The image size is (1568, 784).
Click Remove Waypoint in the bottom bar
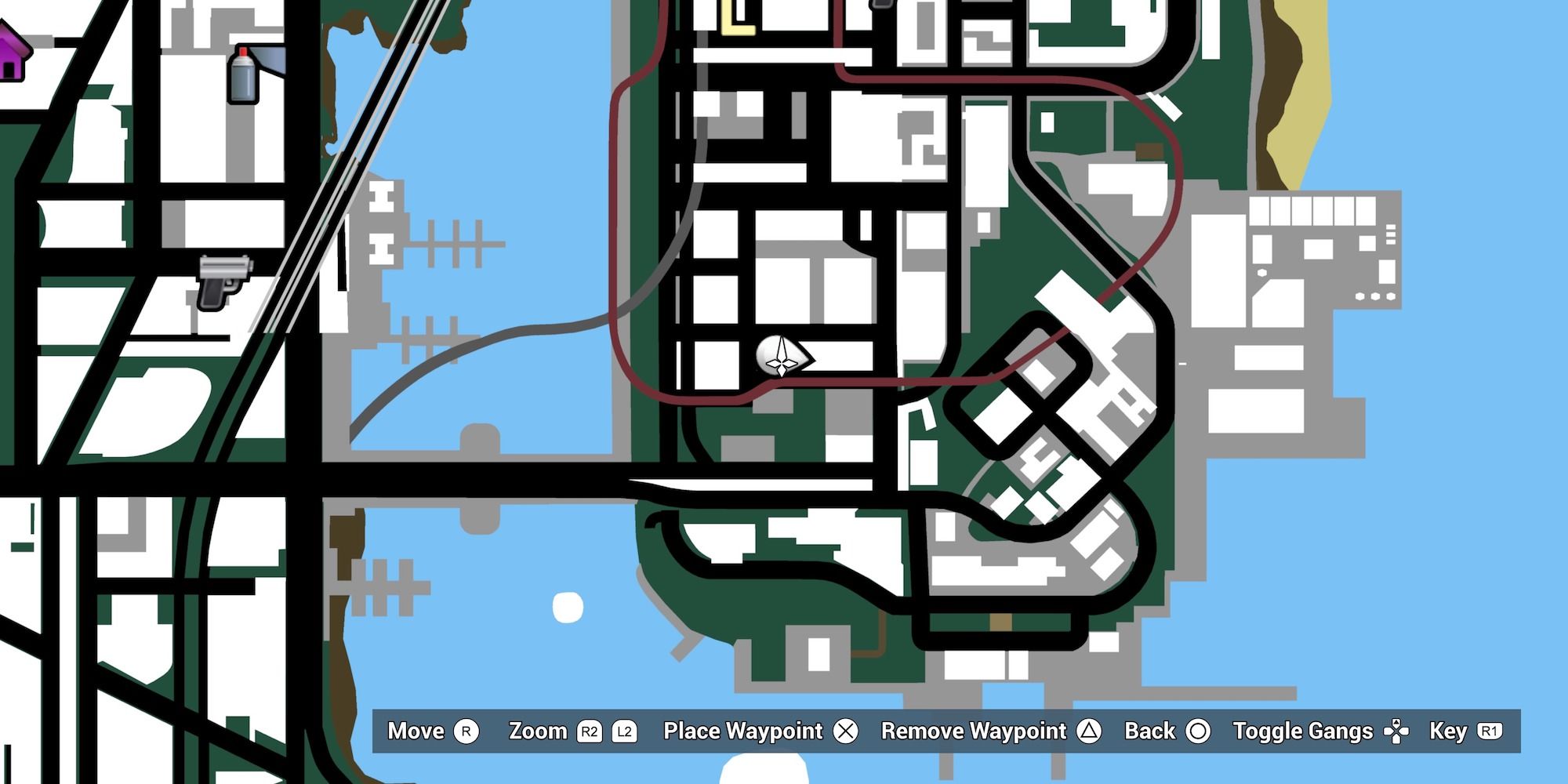pyautogui.click(x=974, y=731)
